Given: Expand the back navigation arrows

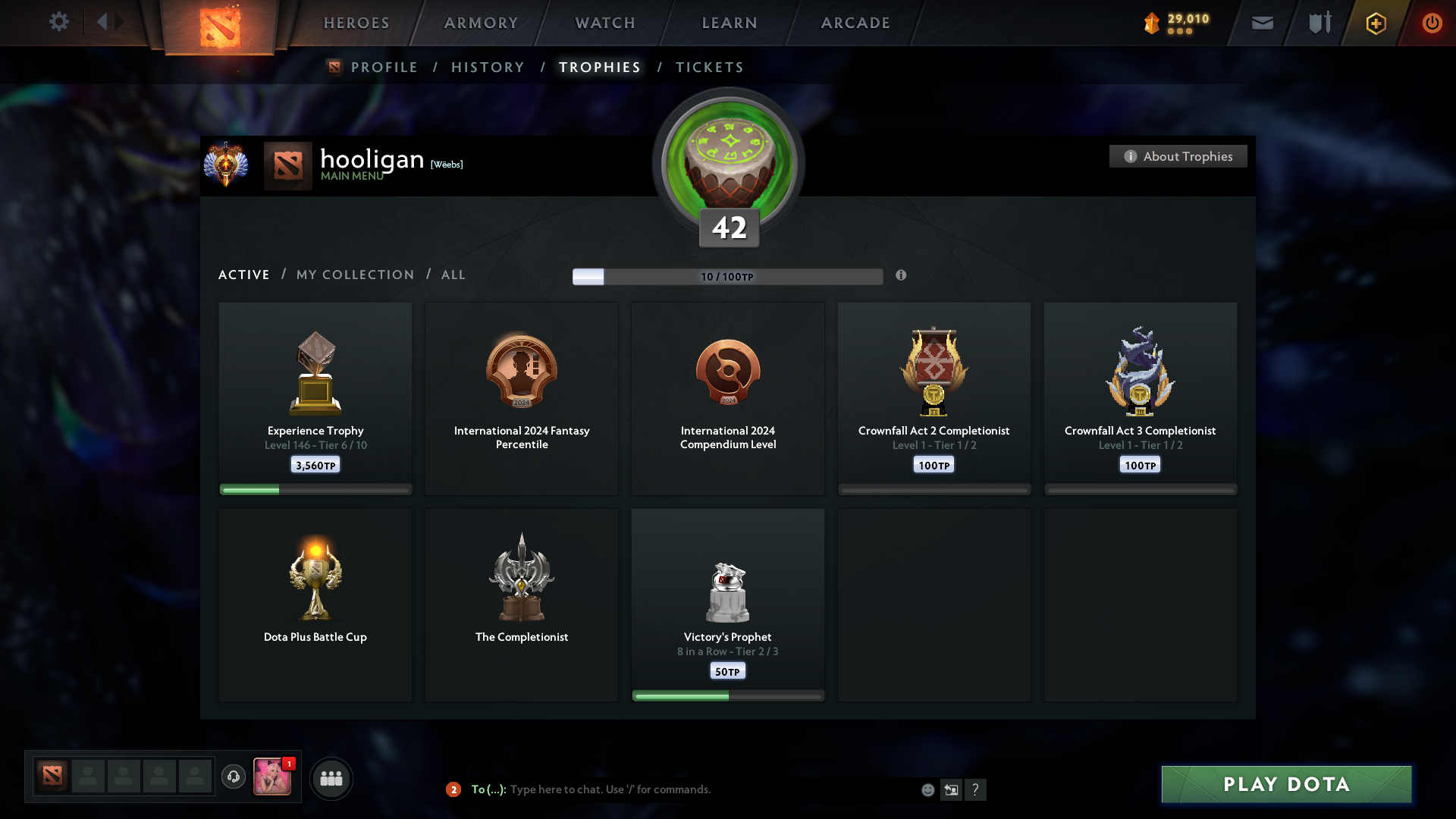Looking at the screenshot, I should (108, 22).
